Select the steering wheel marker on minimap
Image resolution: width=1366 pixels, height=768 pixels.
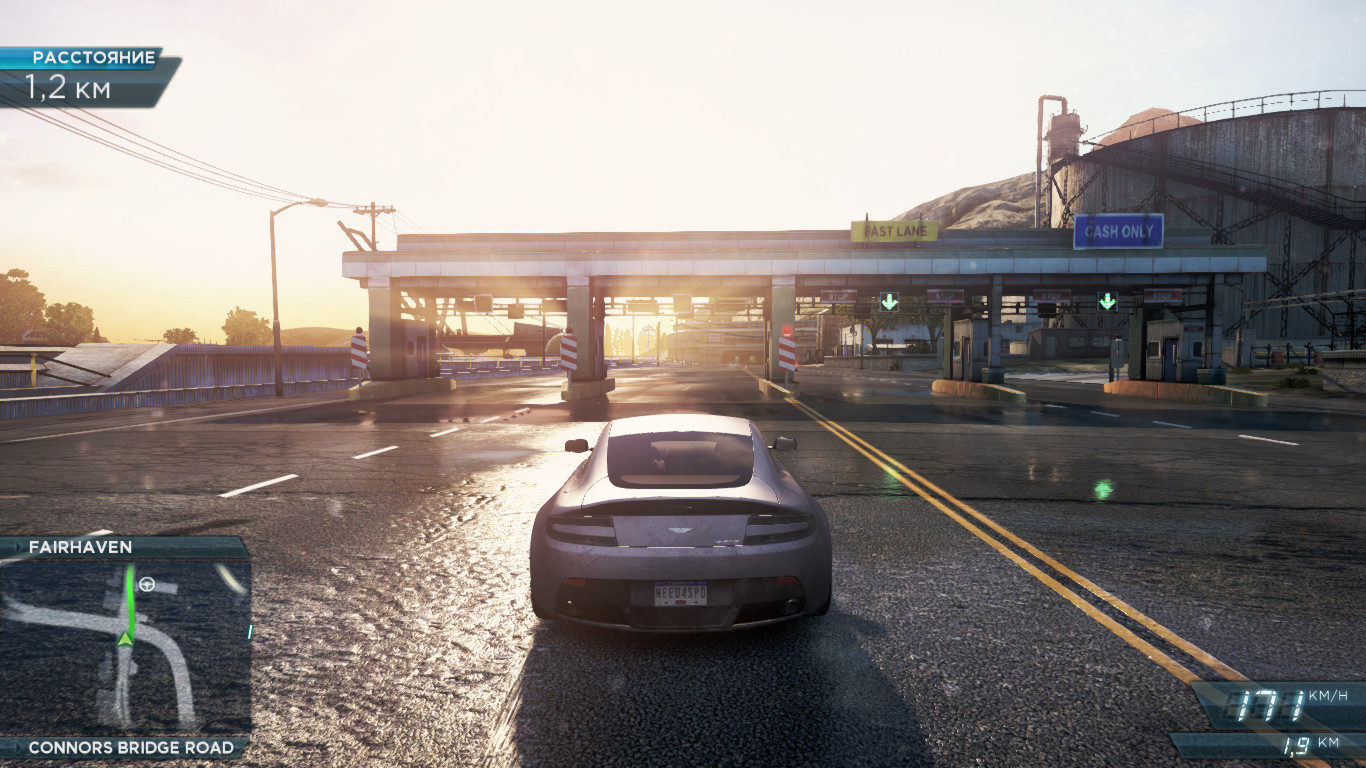[x=147, y=585]
